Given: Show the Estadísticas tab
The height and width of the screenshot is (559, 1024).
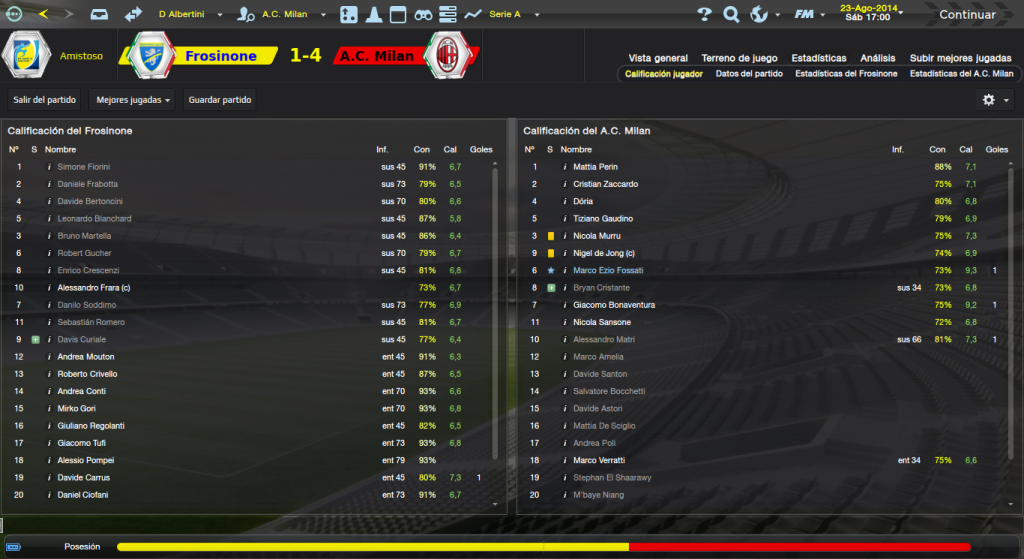Looking at the screenshot, I should (818, 58).
